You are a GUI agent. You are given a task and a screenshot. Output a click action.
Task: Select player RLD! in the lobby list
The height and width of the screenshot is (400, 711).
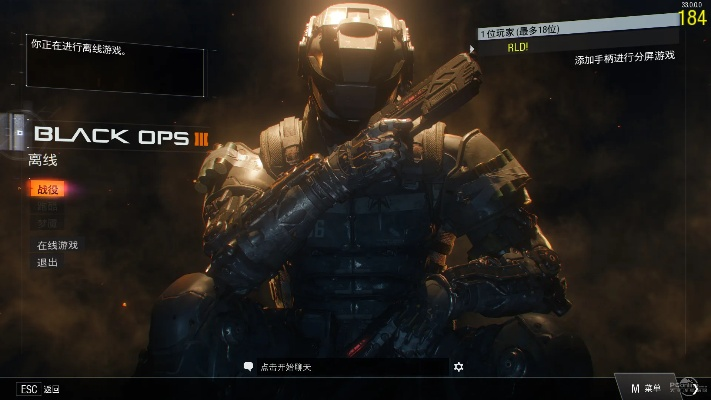518,47
